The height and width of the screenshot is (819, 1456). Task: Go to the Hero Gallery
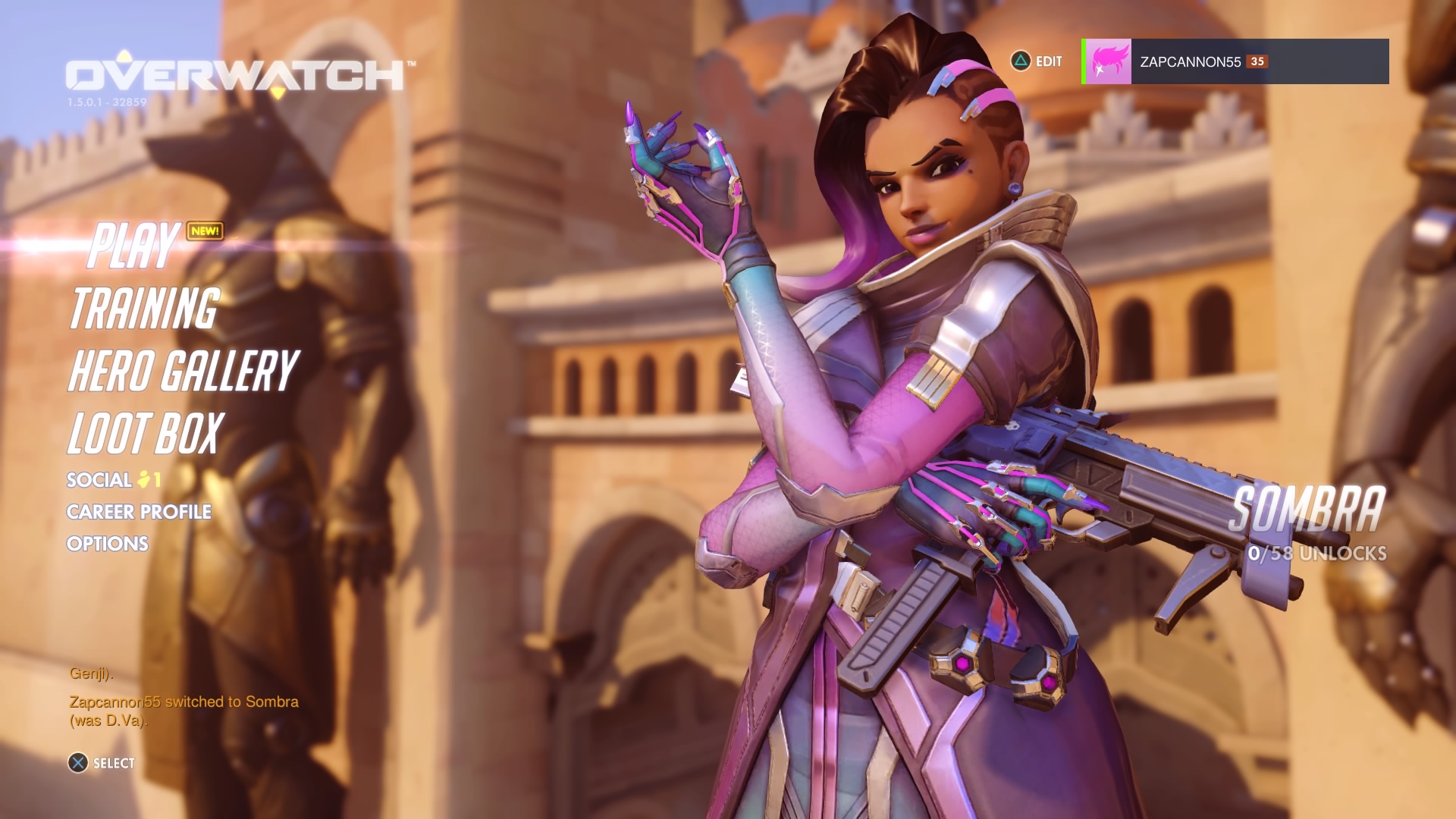click(x=183, y=371)
